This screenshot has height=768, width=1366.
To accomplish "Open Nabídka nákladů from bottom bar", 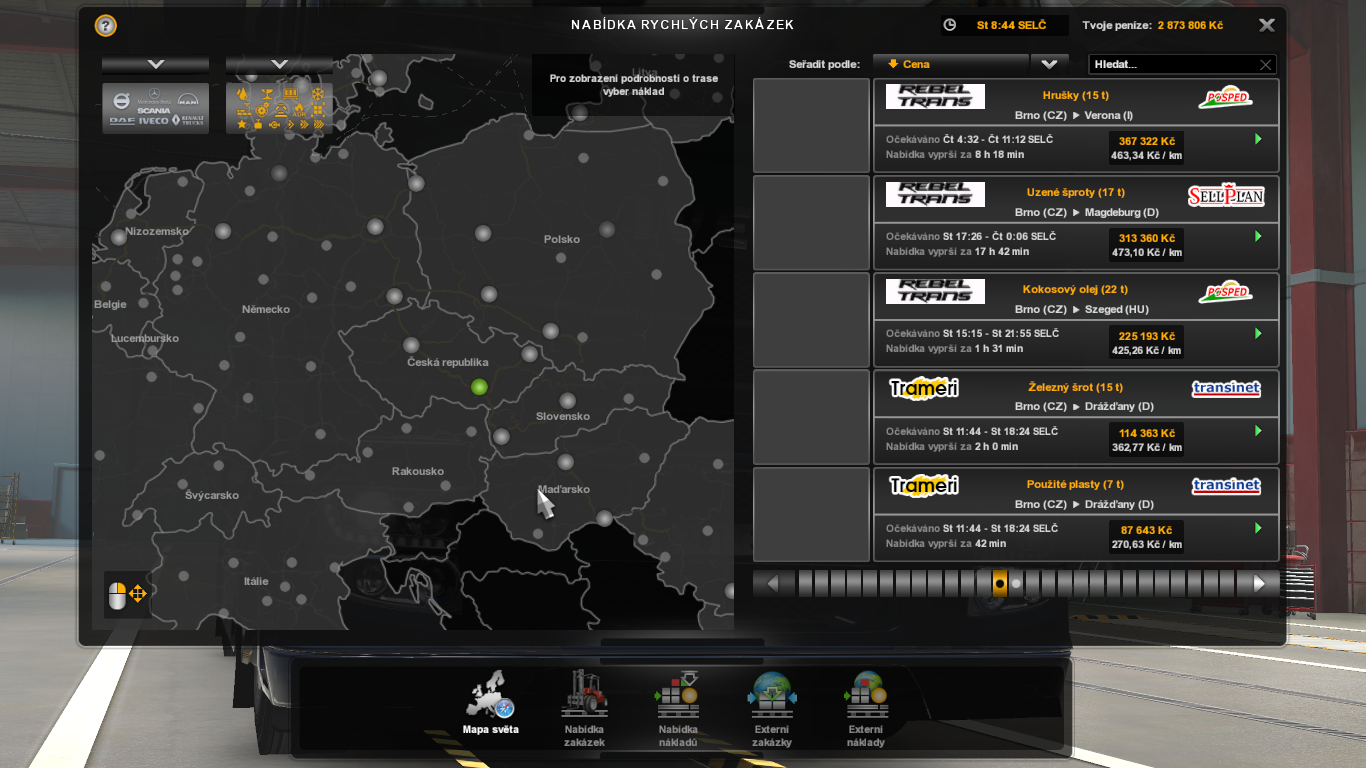I will point(677,708).
